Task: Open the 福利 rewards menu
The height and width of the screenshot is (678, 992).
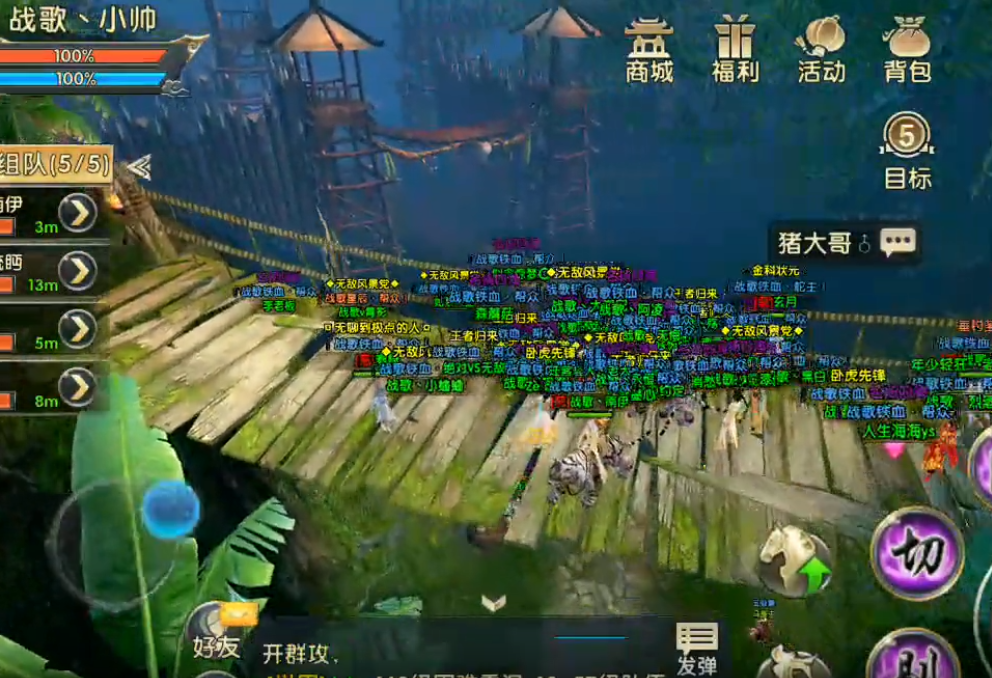Action: click(735, 50)
